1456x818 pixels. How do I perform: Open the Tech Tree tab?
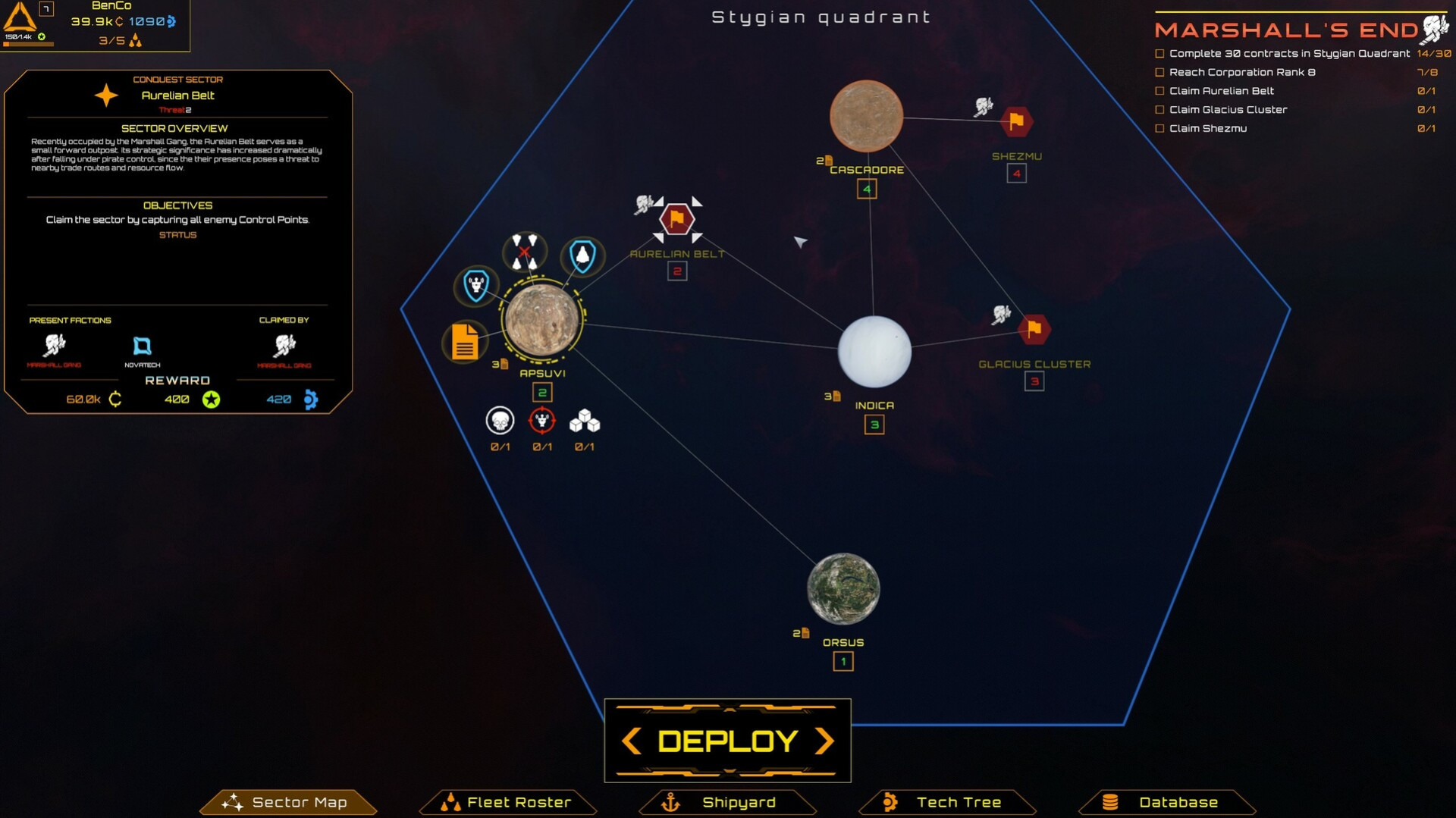coord(947,802)
